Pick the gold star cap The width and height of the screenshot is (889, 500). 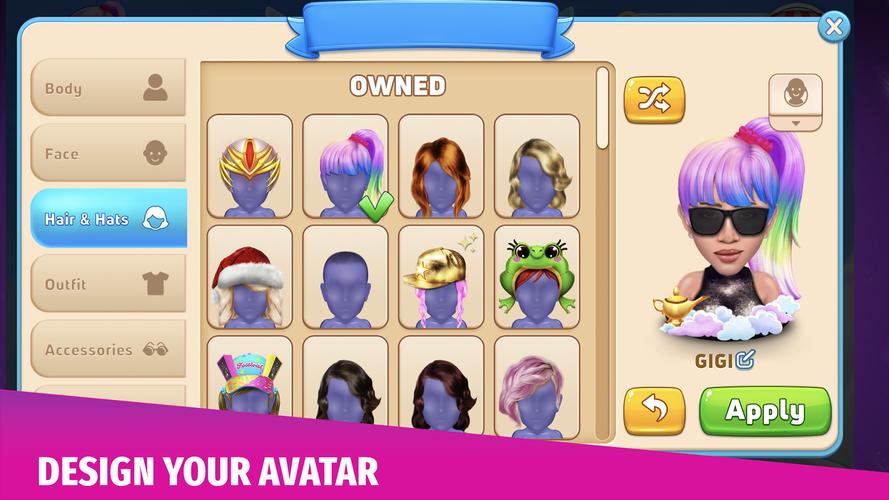coord(441,277)
